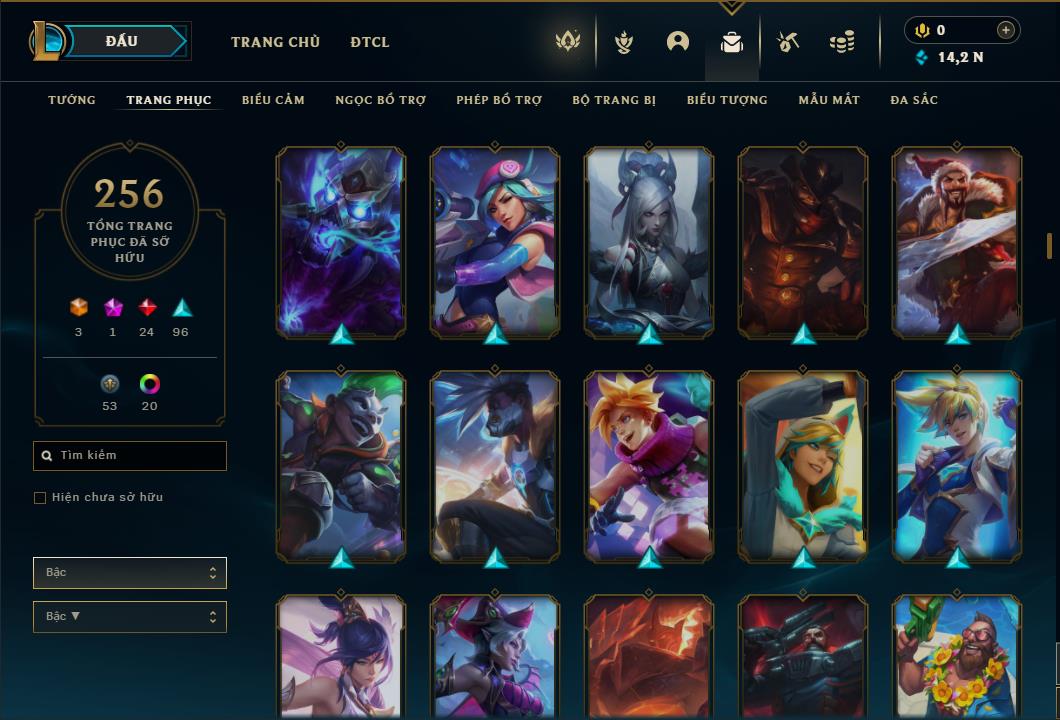Image resolution: width=1060 pixels, height=720 pixels.
Task: Open the first Bậc filter dropdown
Action: point(130,573)
